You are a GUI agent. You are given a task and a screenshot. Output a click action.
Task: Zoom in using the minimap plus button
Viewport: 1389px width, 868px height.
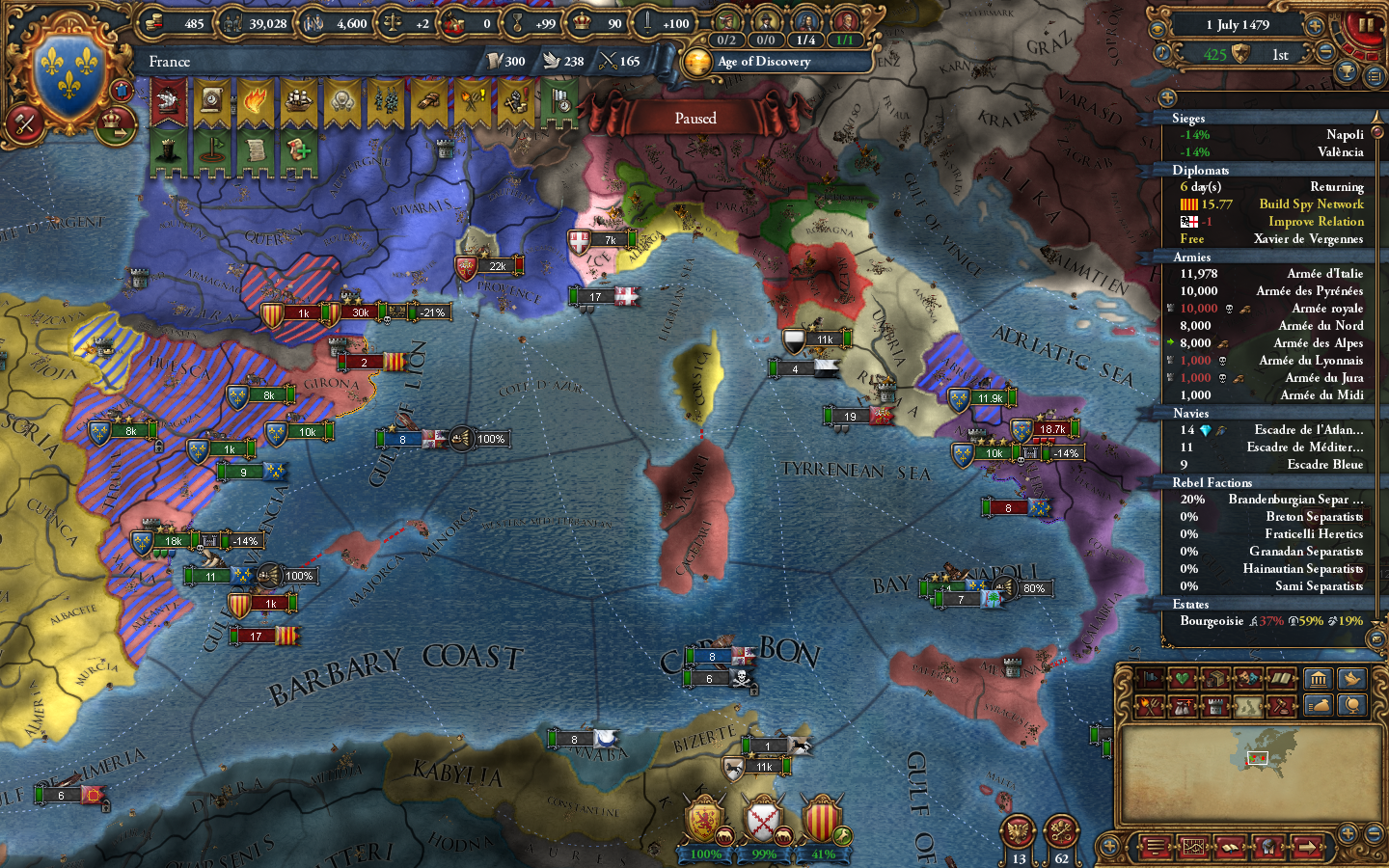pyautogui.click(x=1348, y=833)
